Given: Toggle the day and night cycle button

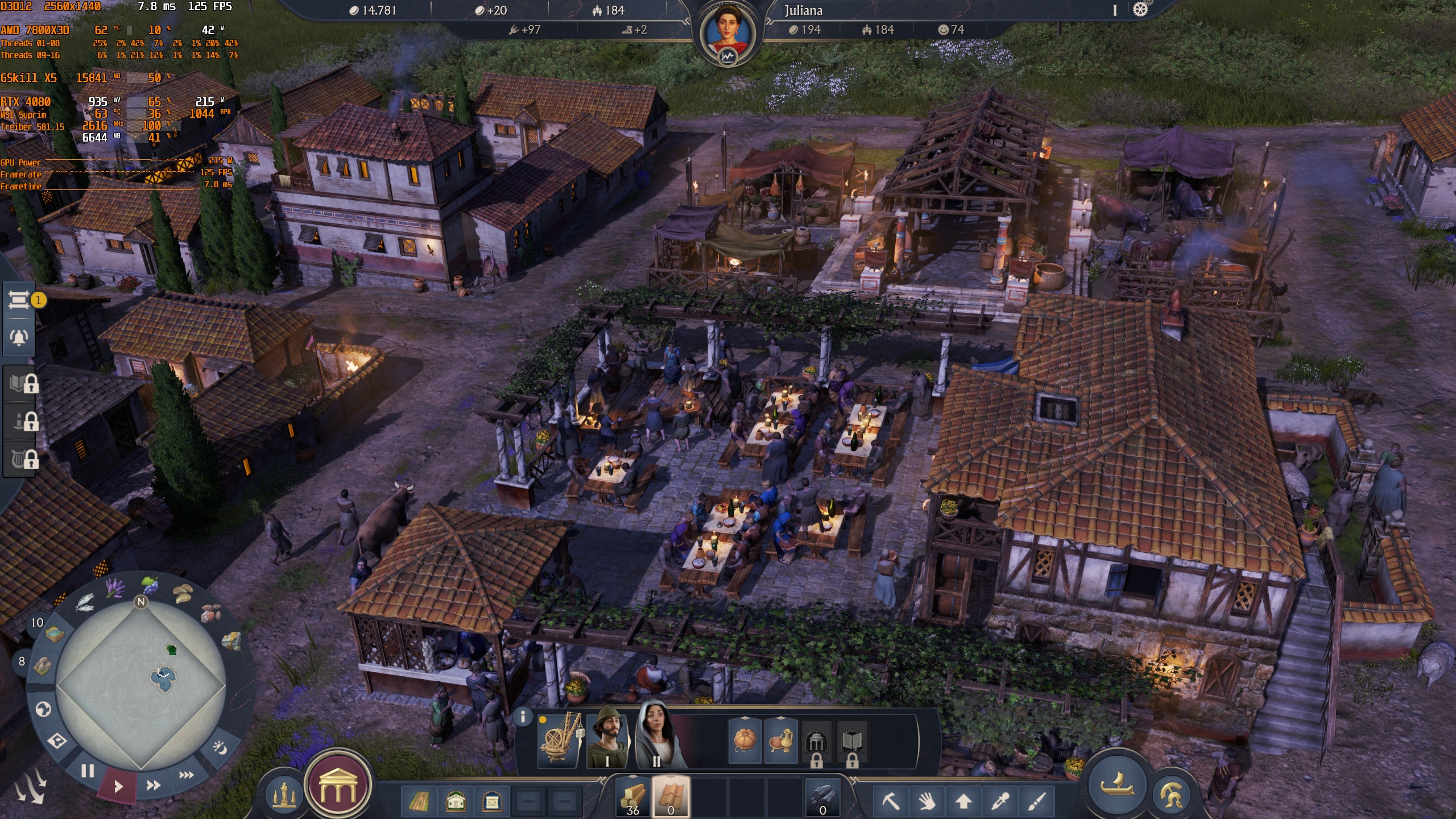Looking at the screenshot, I should [x=219, y=747].
